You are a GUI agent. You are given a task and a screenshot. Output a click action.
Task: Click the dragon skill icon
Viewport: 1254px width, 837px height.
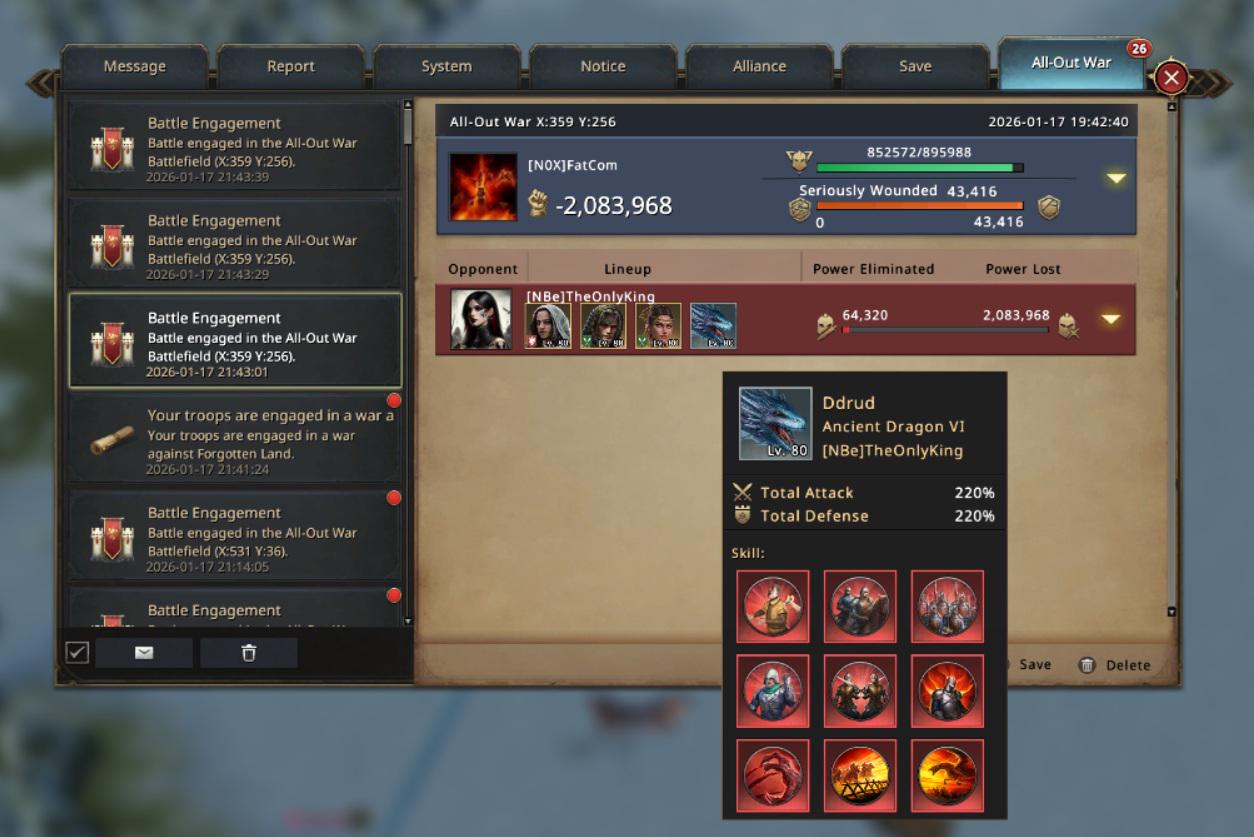click(x=947, y=775)
